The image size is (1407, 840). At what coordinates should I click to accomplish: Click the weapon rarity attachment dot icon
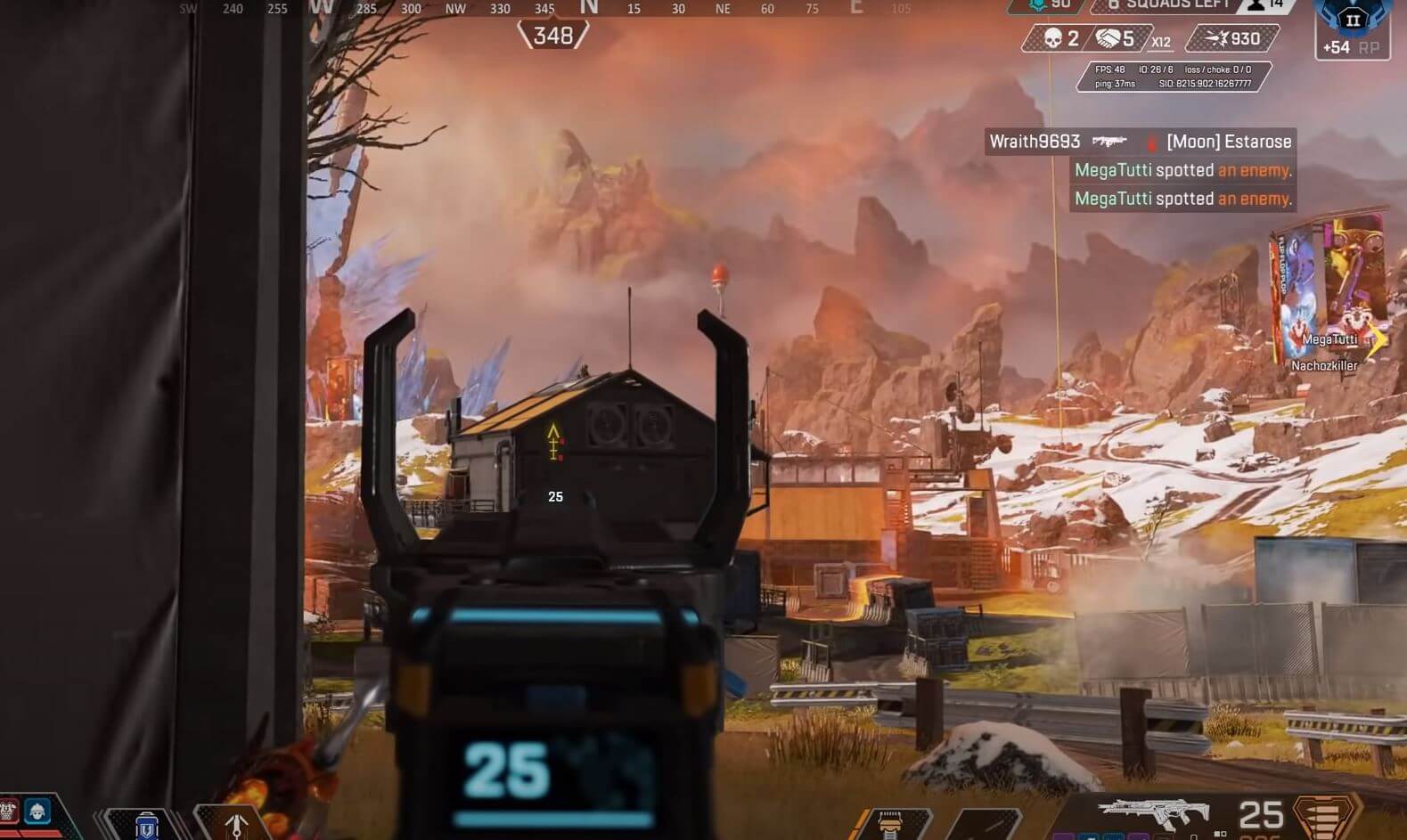pyautogui.click(x=1217, y=833)
